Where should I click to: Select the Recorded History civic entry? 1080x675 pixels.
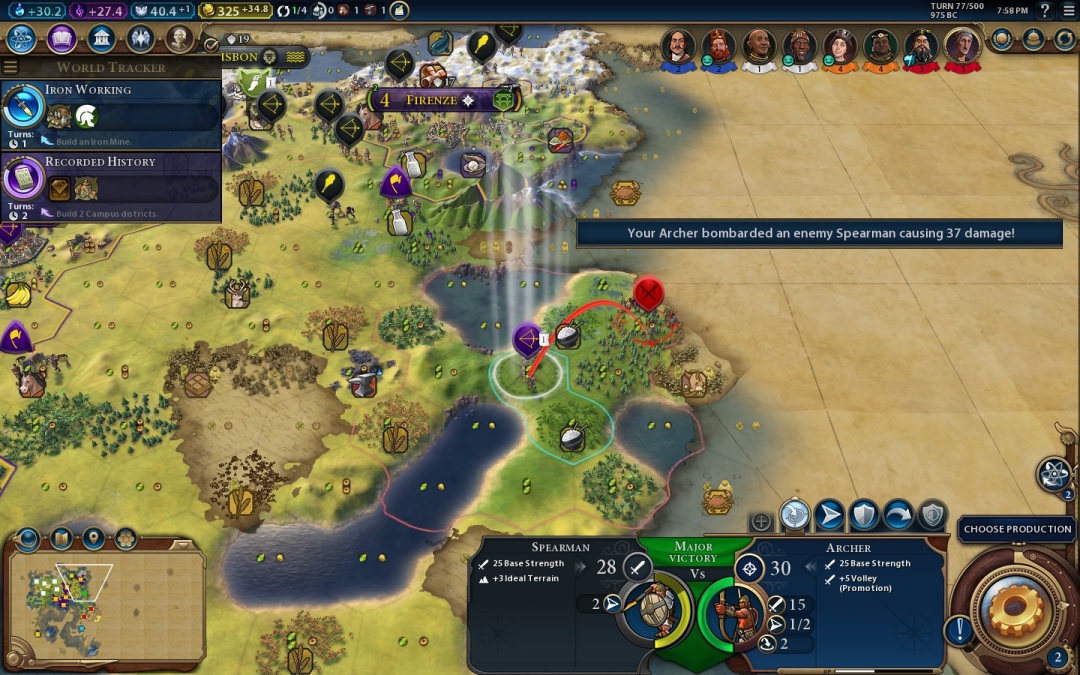[x=110, y=187]
